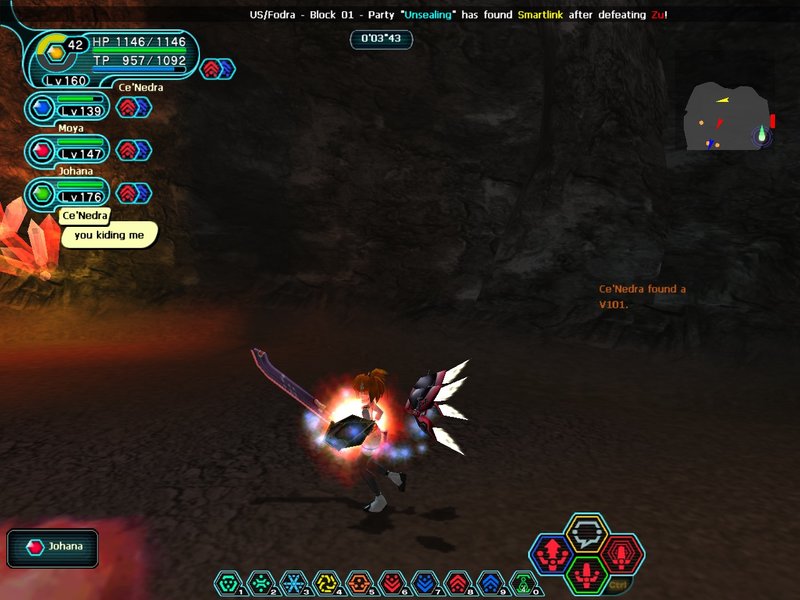Activate the yellow swirl technique in slot 4
The width and height of the screenshot is (800, 600).
[x=327, y=583]
